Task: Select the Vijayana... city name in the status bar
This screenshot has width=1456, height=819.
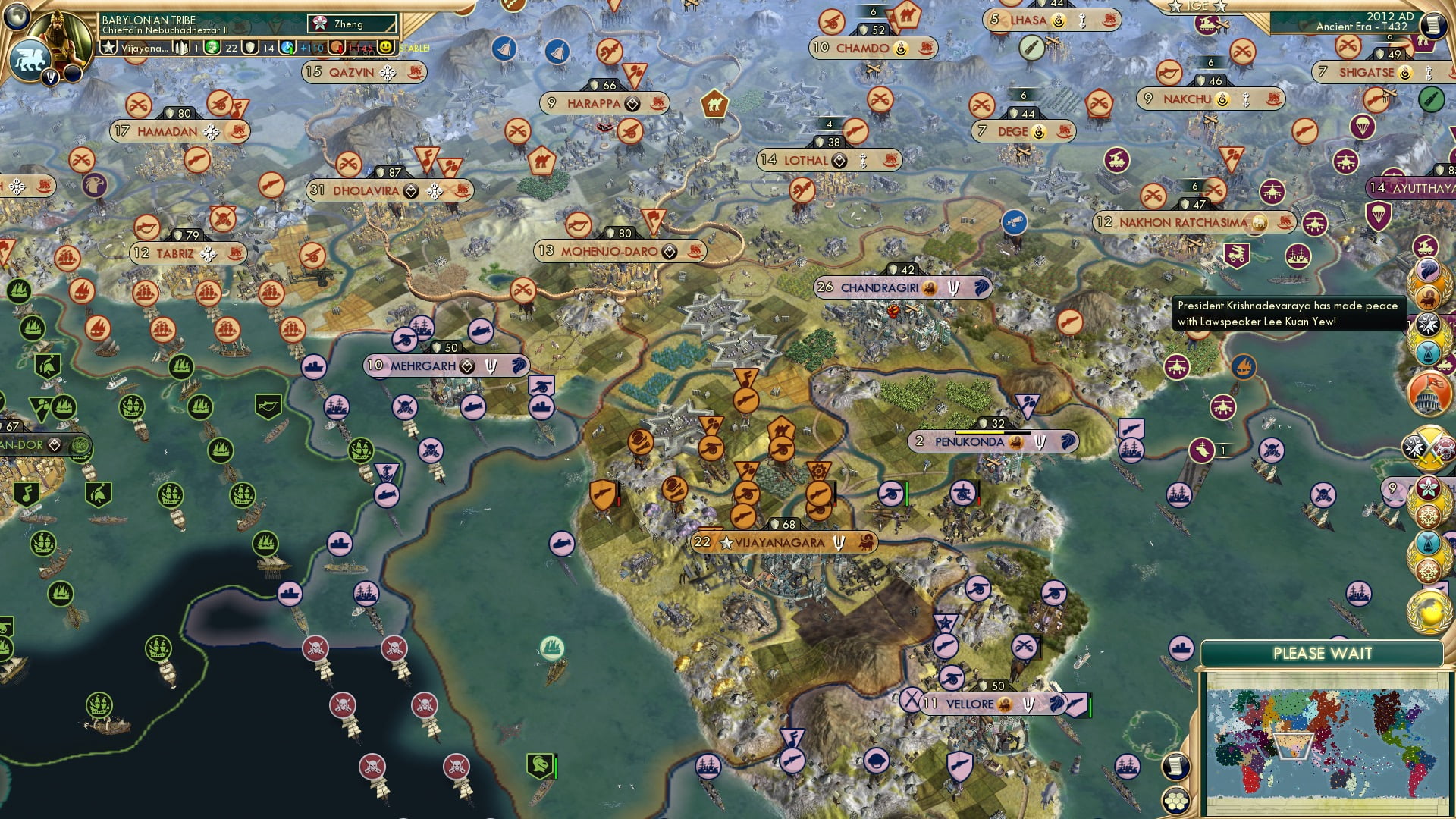Action: coord(144,48)
